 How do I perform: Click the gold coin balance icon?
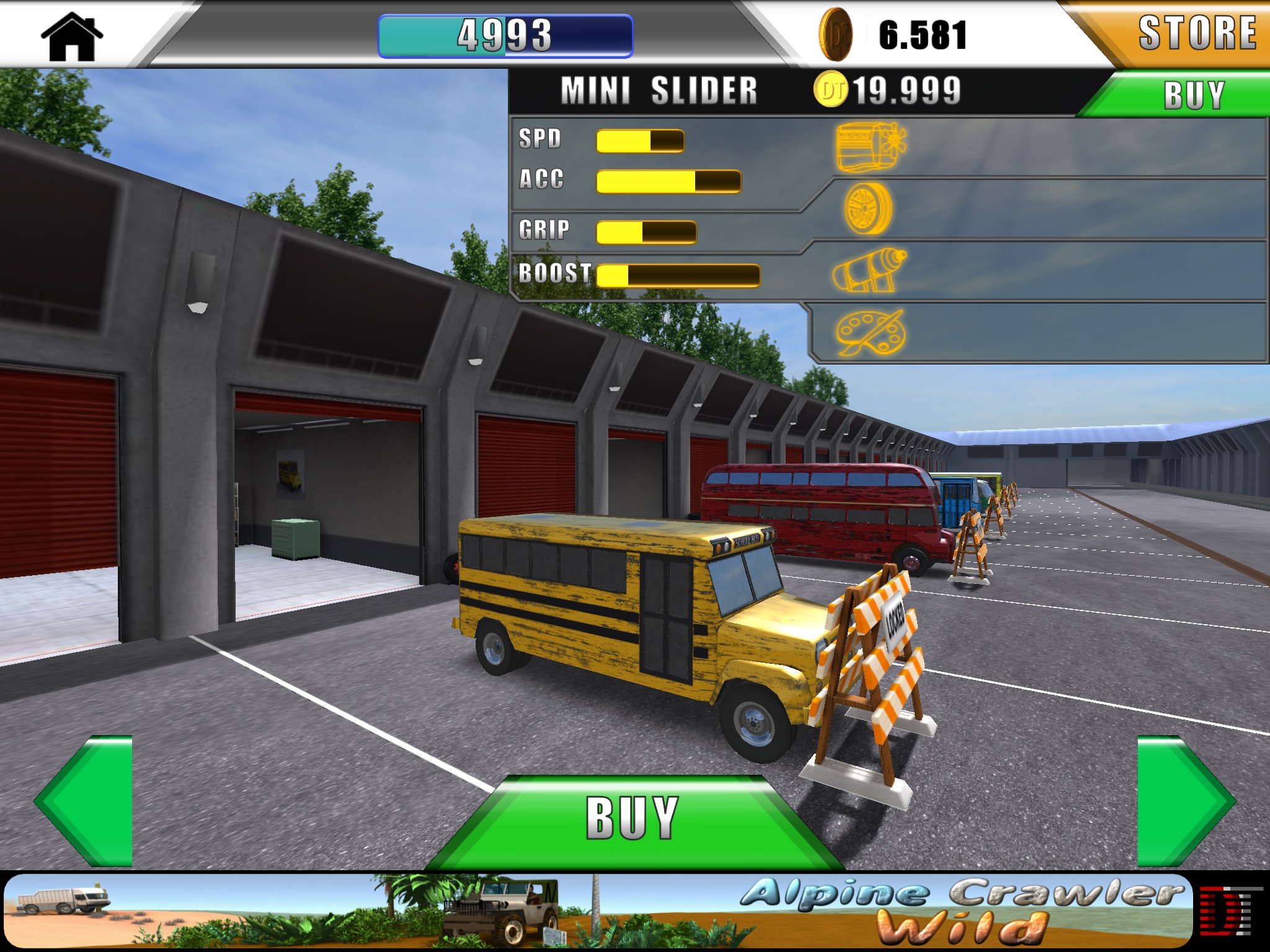click(835, 35)
